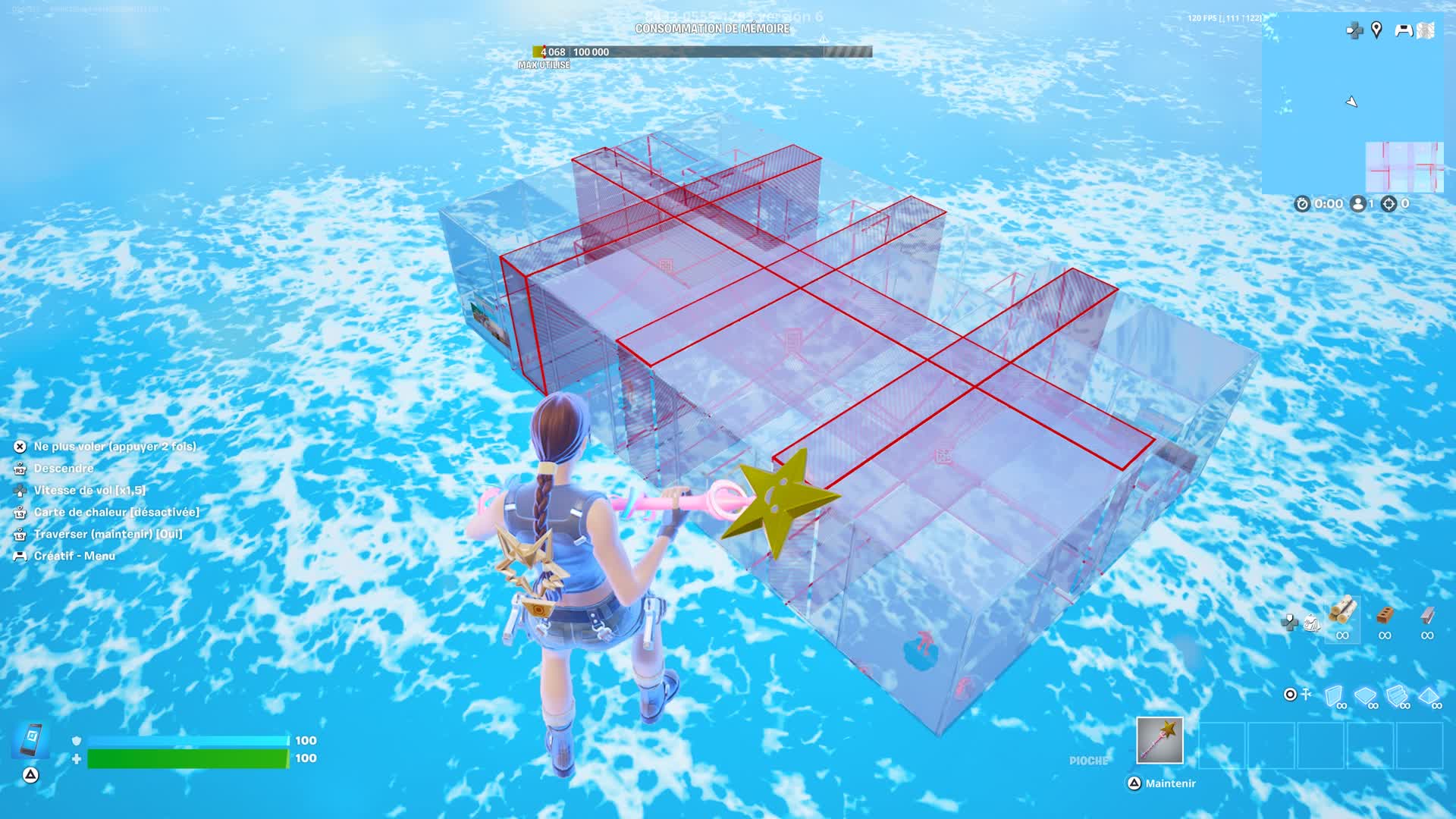Click the controller icon above the minimap
The width and height of the screenshot is (1456, 819).
coord(1404,30)
